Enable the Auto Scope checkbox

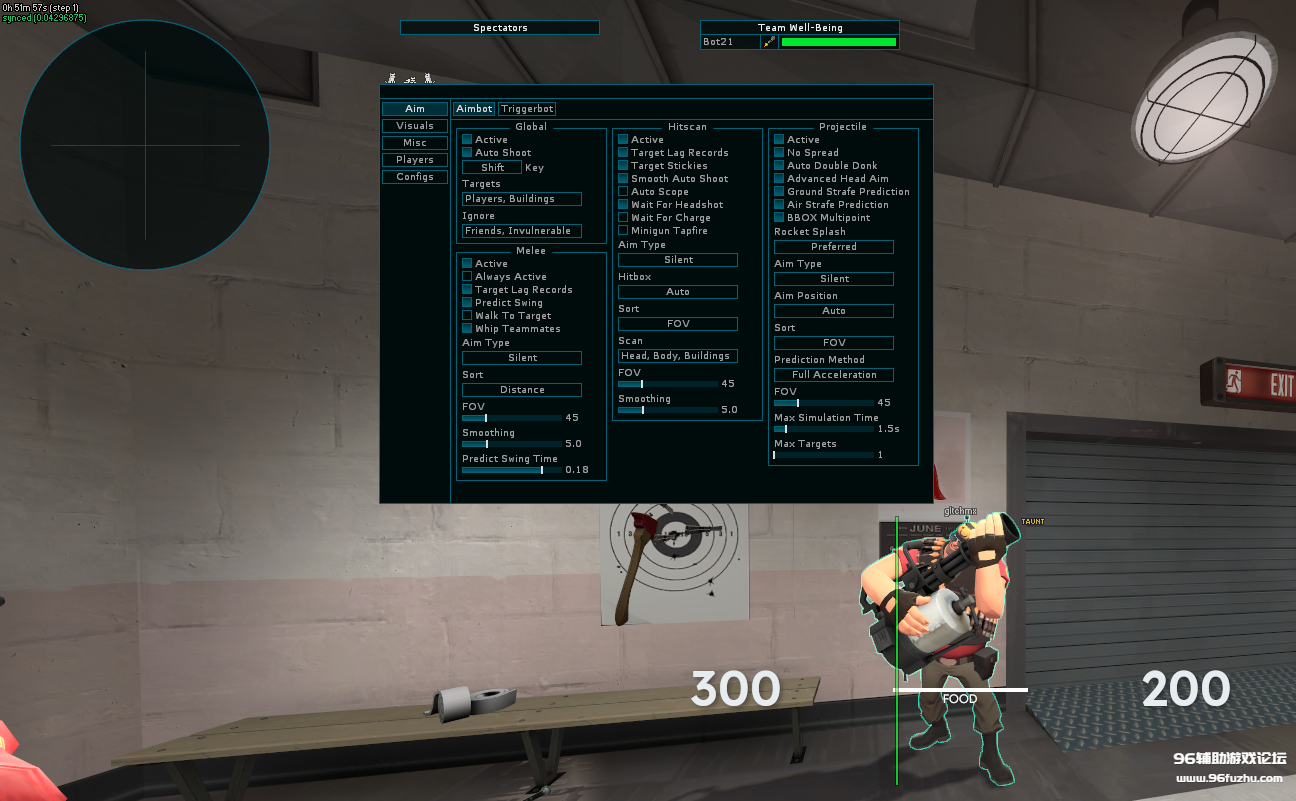623,192
